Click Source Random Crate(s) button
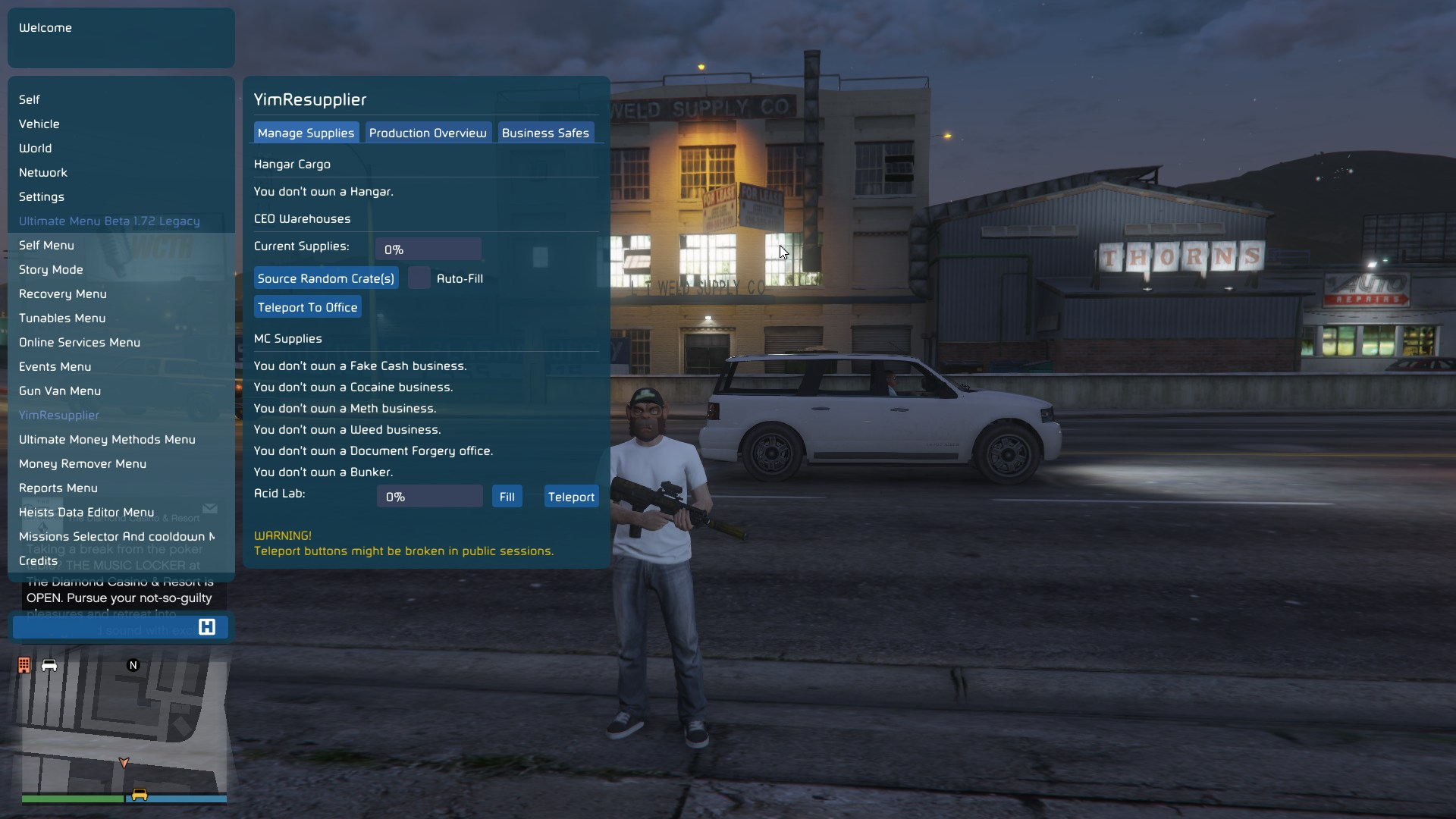This screenshot has height=819, width=1456. [326, 278]
